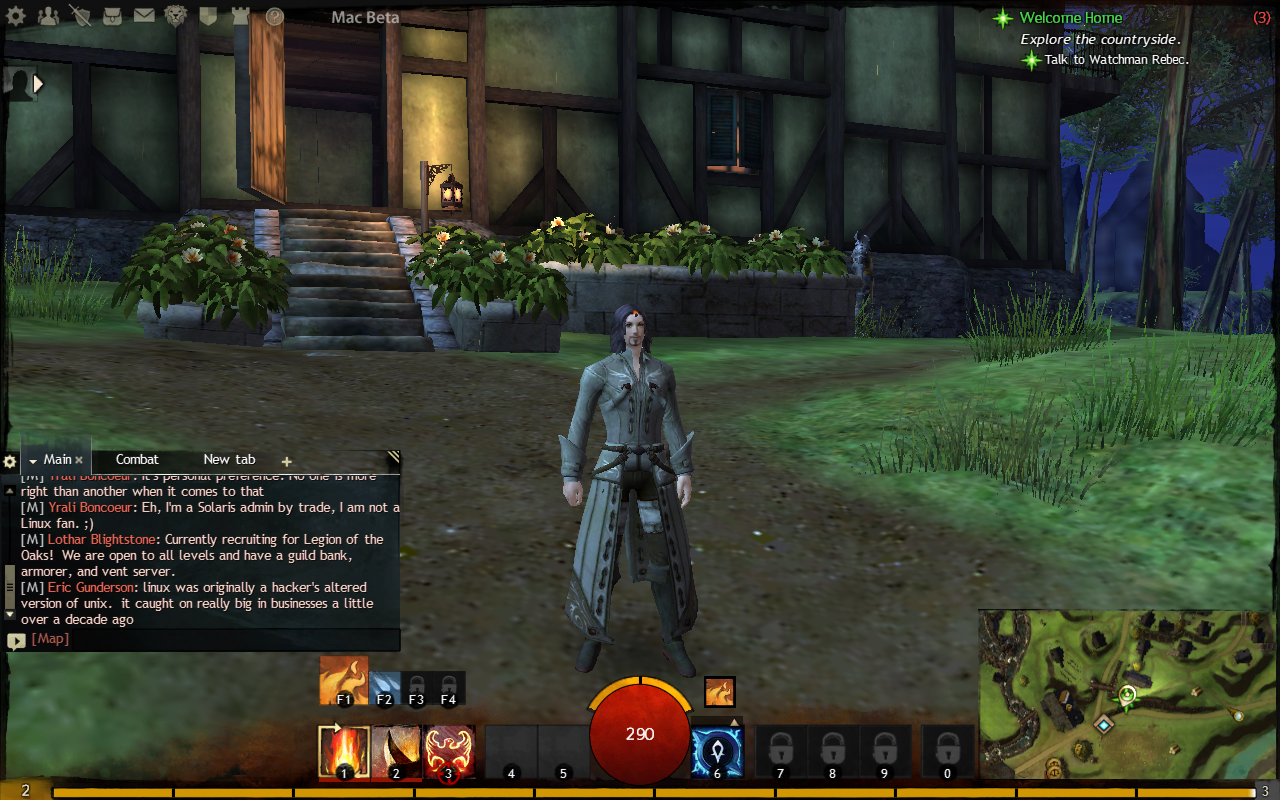Click the chat input field labeled Map
Screen dimensions: 1280x800
(x=200, y=639)
